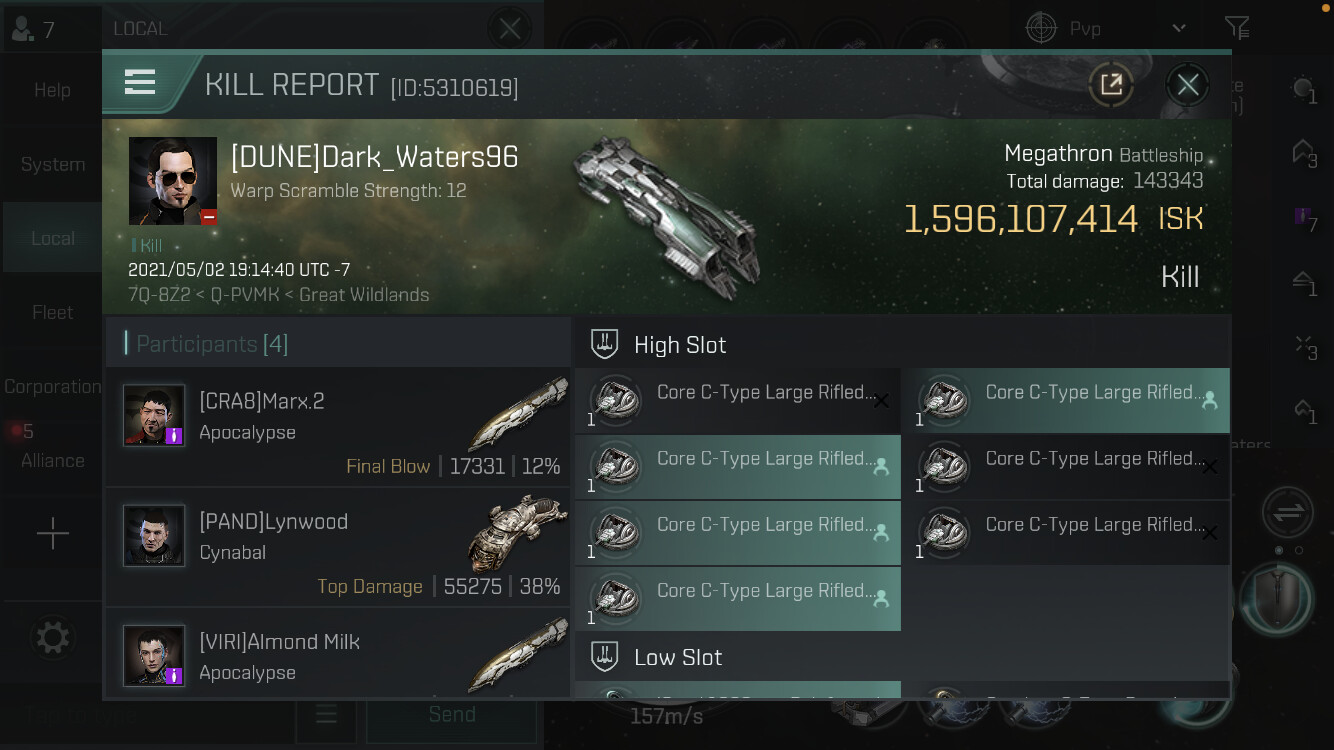Close the Kill Report window
Viewport: 1334px width, 750px height.
[x=1187, y=85]
